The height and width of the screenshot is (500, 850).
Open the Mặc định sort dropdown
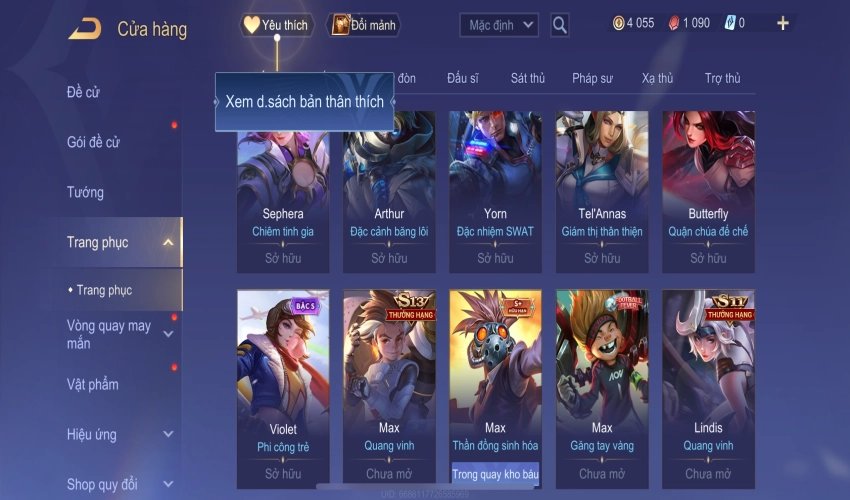tap(499, 25)
